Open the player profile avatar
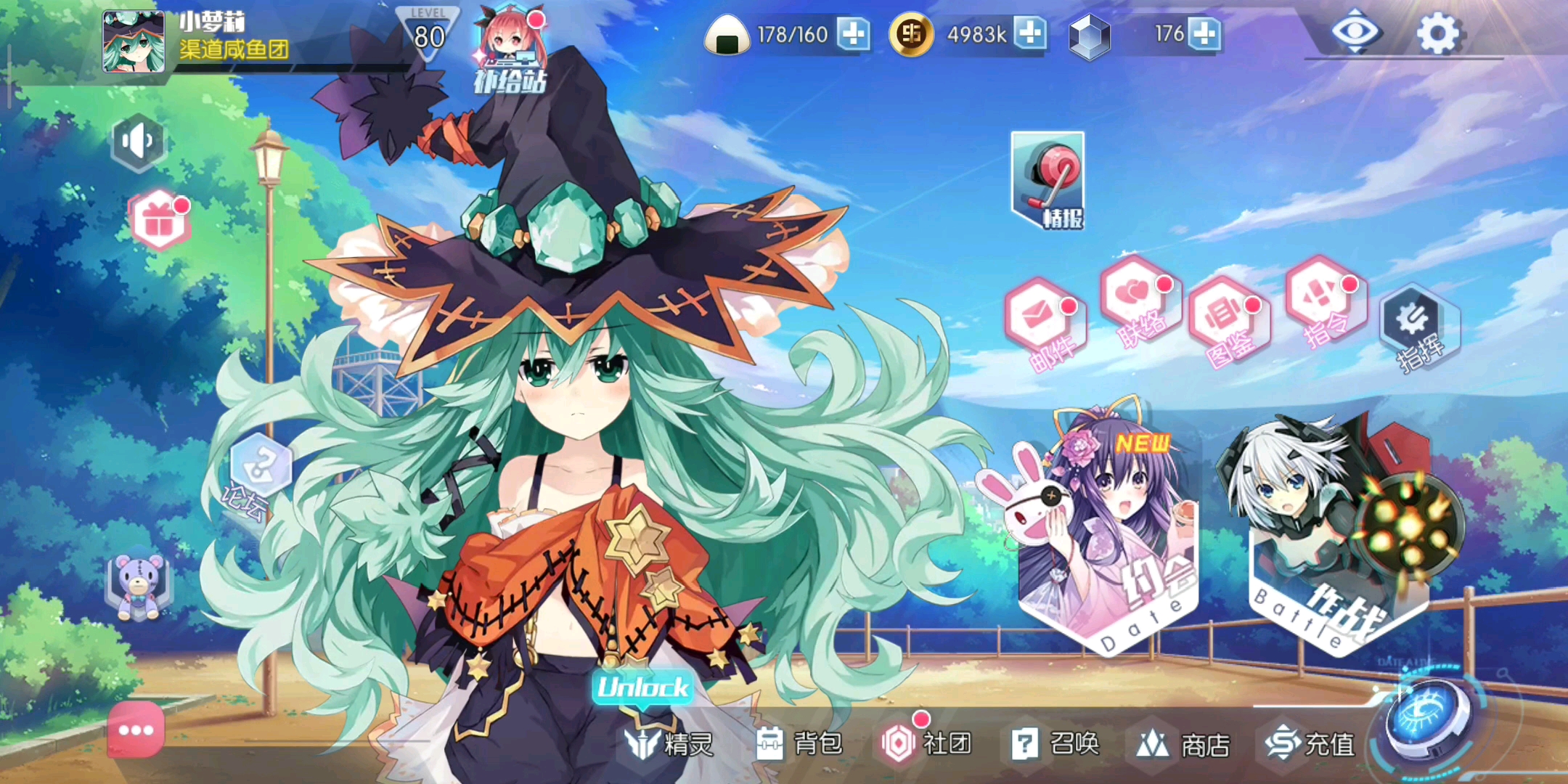Screen dimensions: 1568x784 134,42
